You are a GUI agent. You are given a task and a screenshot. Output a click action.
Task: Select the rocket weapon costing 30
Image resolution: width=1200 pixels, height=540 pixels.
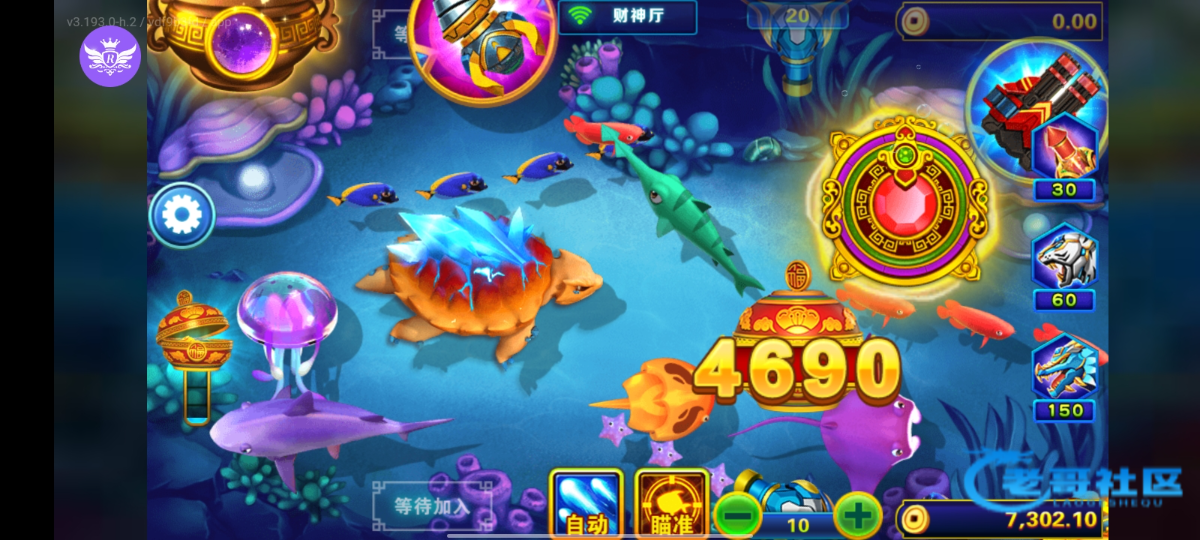1065,155
